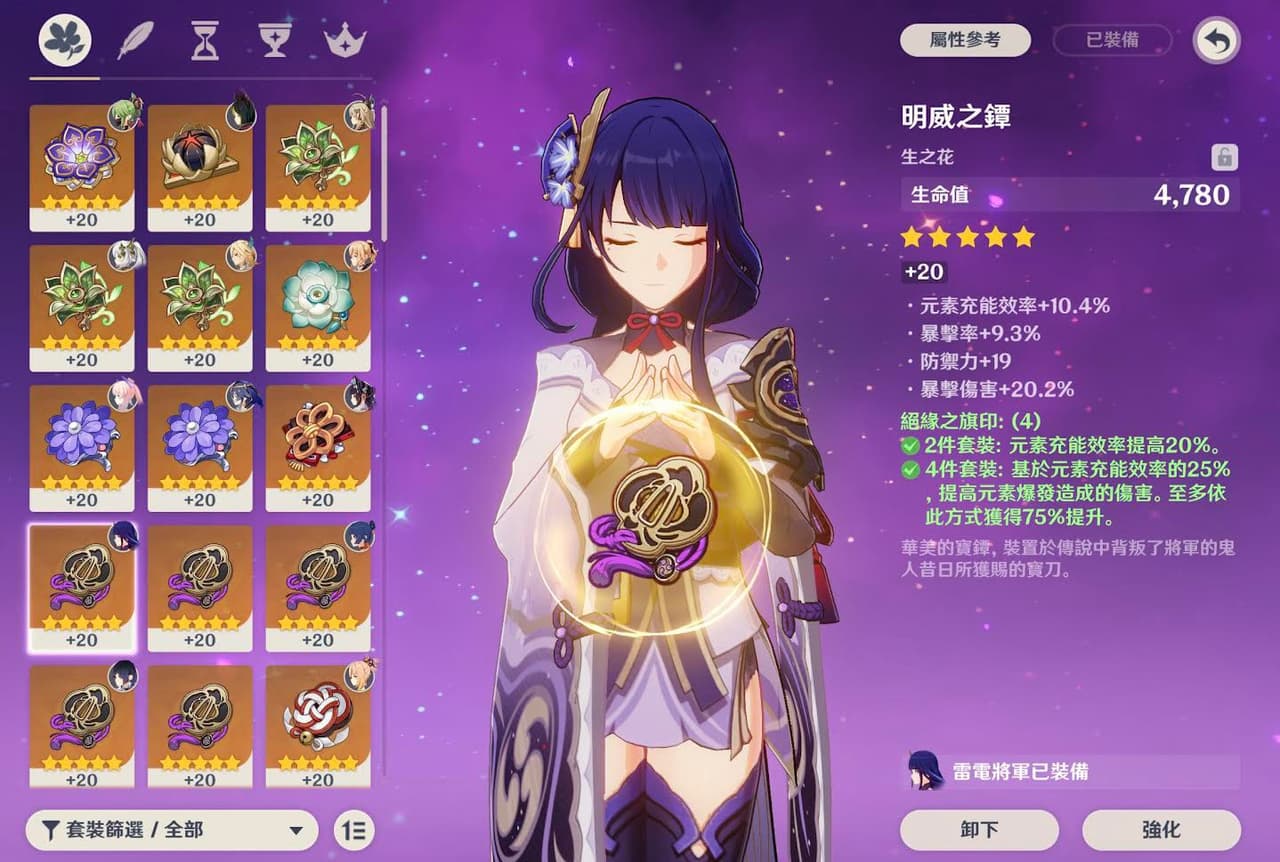Select the hourglass sands tab
1280x862 pixels.
pos(205,42)
